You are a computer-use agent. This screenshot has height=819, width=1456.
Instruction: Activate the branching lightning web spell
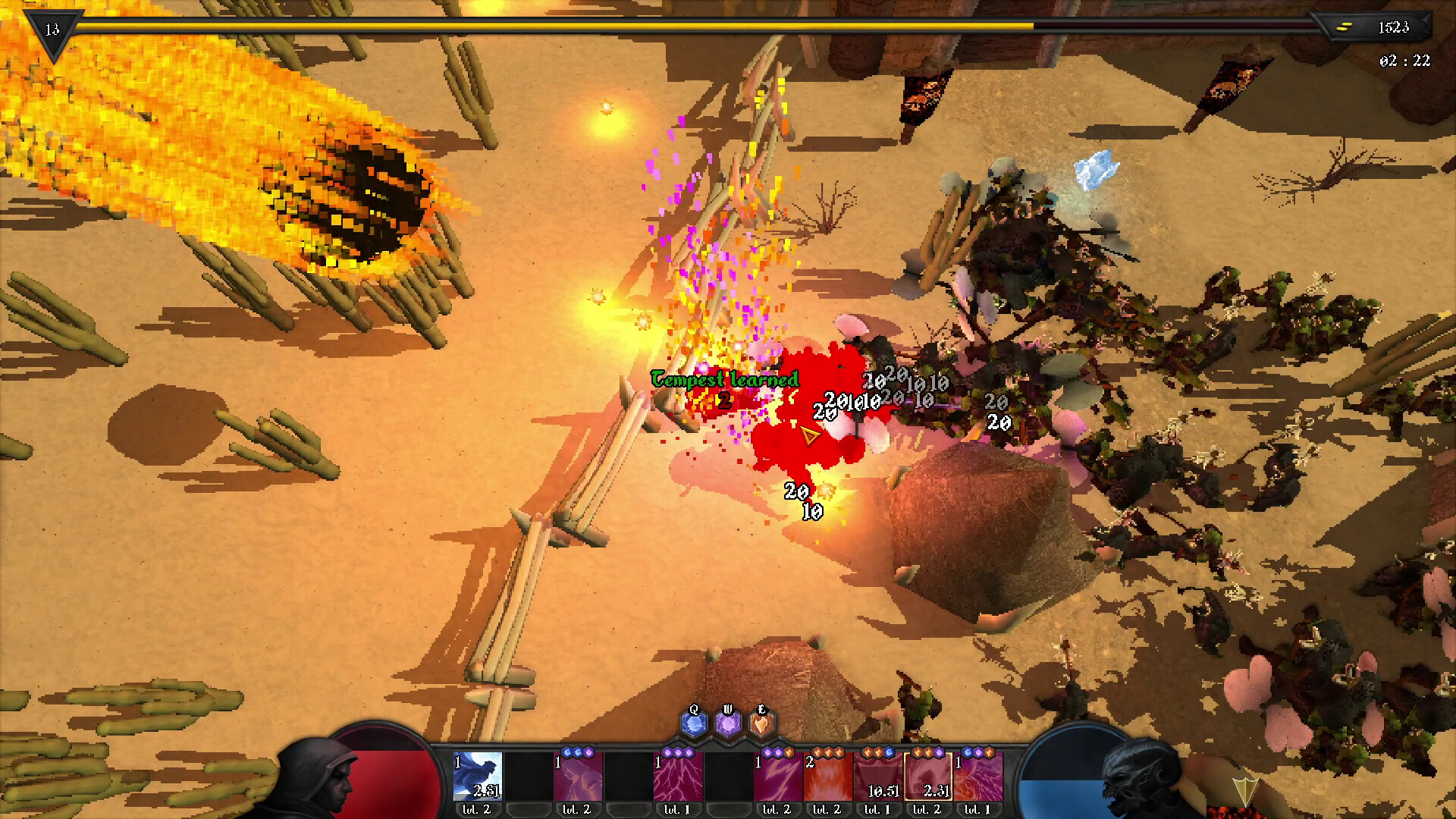point(677,776)
